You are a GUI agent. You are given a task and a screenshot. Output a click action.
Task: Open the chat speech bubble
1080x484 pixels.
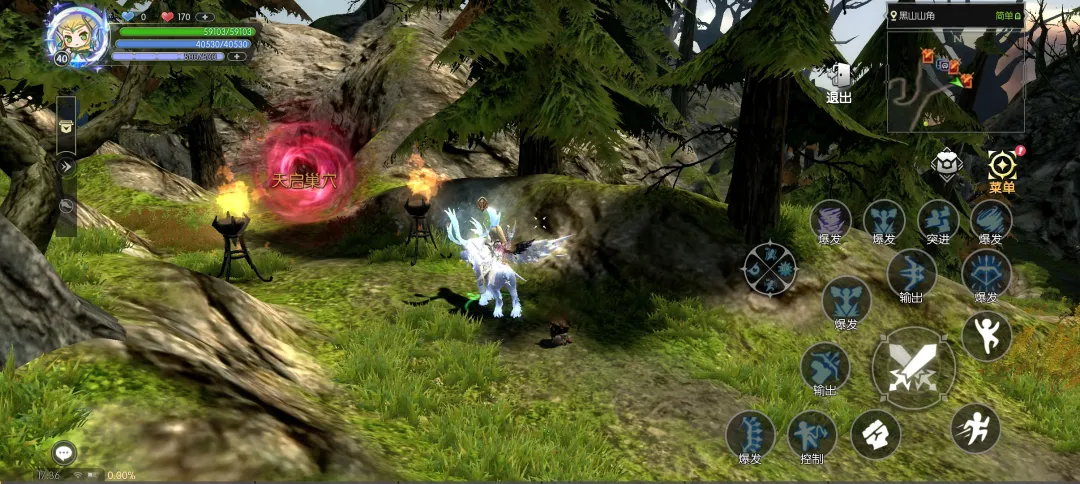[x=65, y=453]
